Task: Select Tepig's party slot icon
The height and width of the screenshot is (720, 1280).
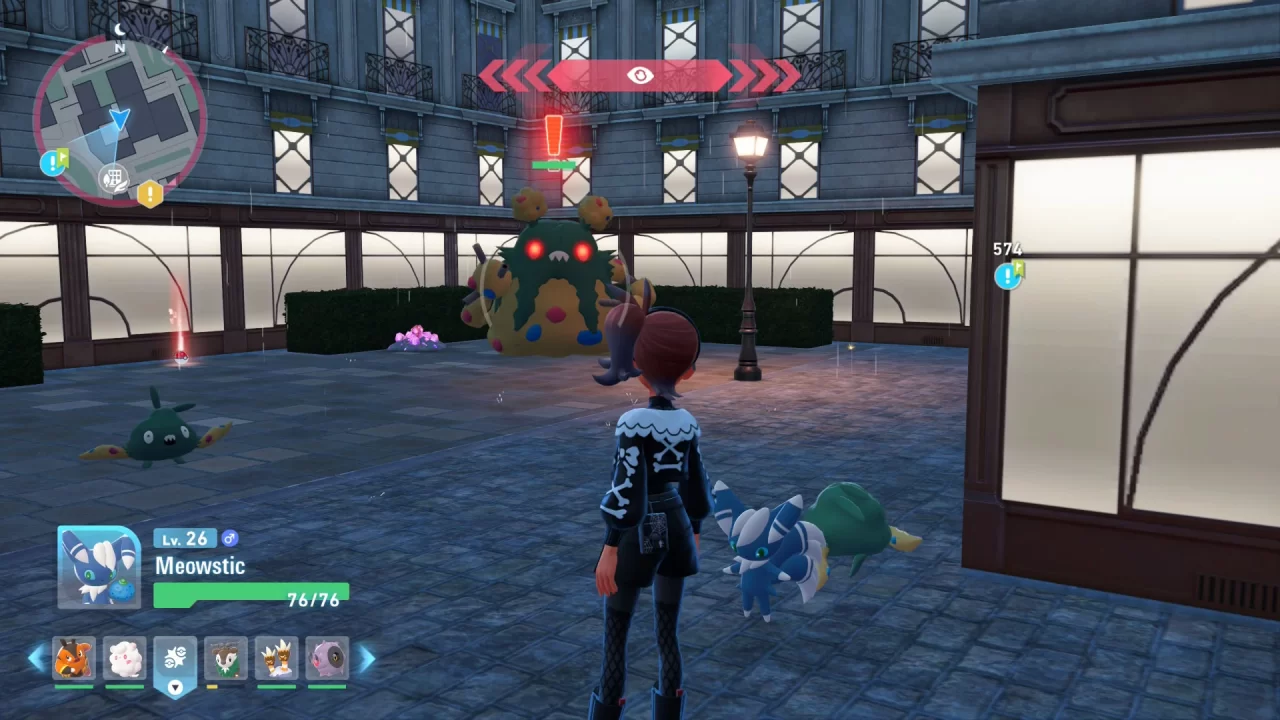Action: (x=75, y=659)
